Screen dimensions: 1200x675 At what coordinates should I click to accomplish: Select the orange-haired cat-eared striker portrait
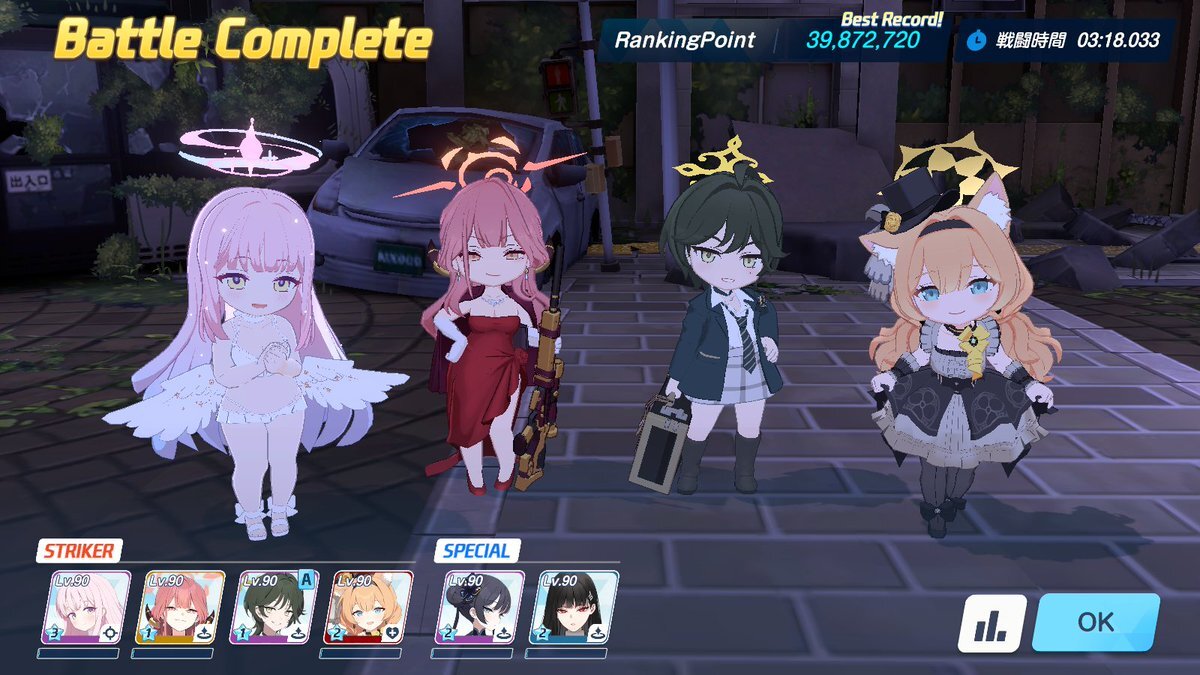coord(368,607)
